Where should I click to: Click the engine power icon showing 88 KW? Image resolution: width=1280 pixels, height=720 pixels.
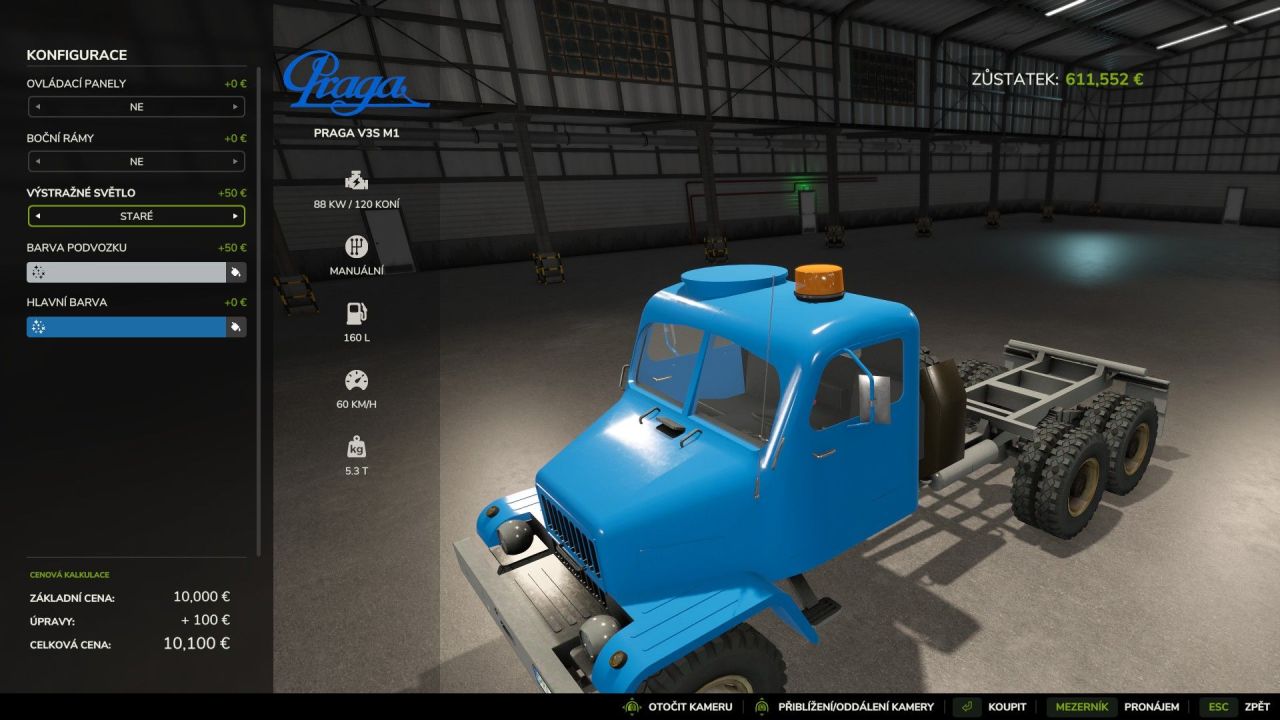point(355,182)
